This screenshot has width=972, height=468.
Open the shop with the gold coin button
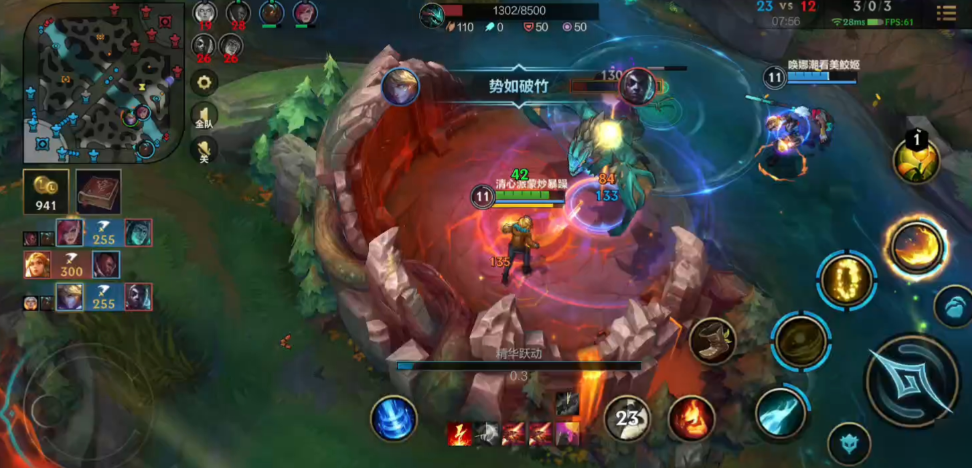pyautogui.click(x=46, y=190)
